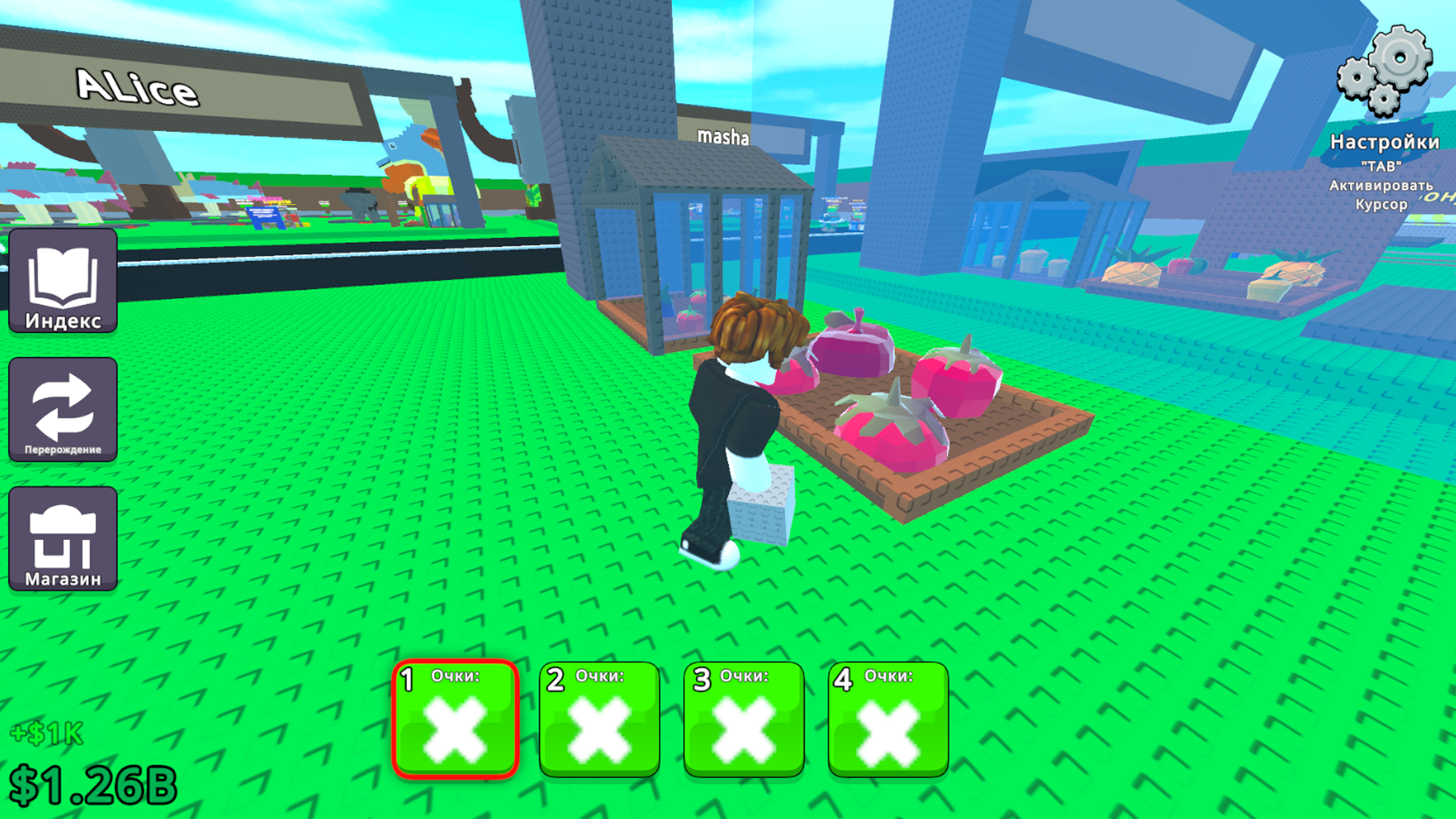Open the Магазин shop
Screen dimensions: 1456x819
(x=63, y=538)
